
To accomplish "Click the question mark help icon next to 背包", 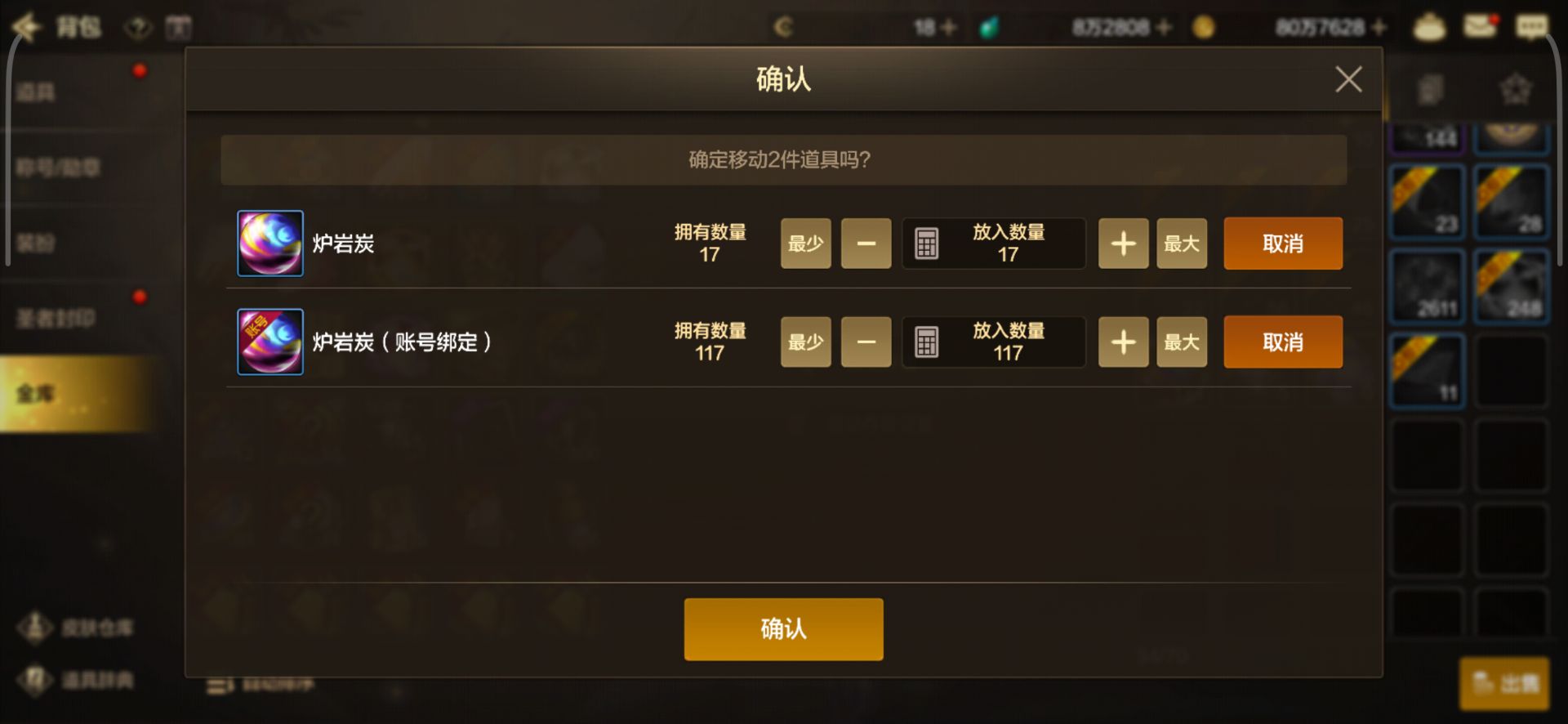I will [139, 27].
